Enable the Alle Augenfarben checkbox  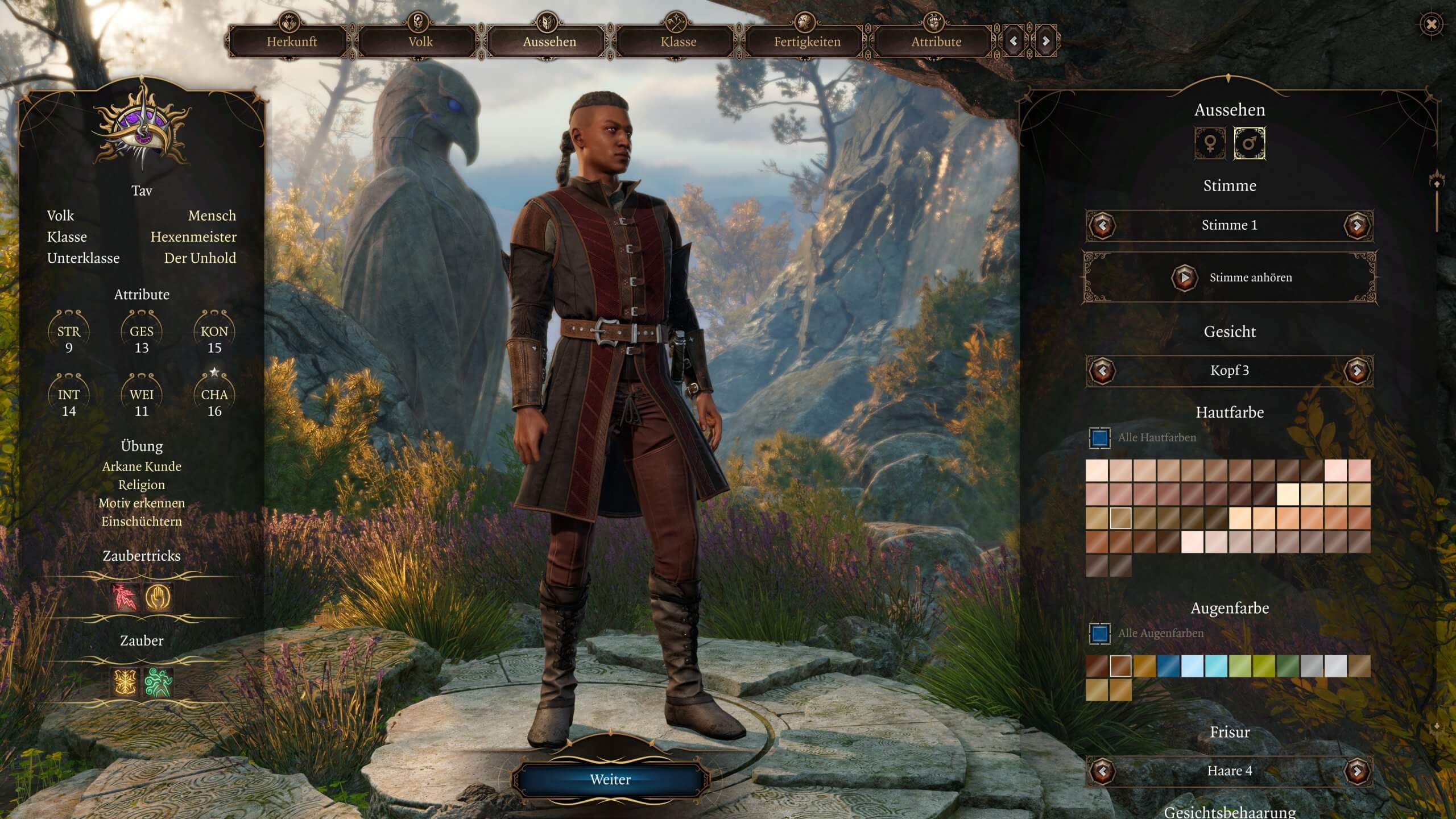[x=1099, y=634]
